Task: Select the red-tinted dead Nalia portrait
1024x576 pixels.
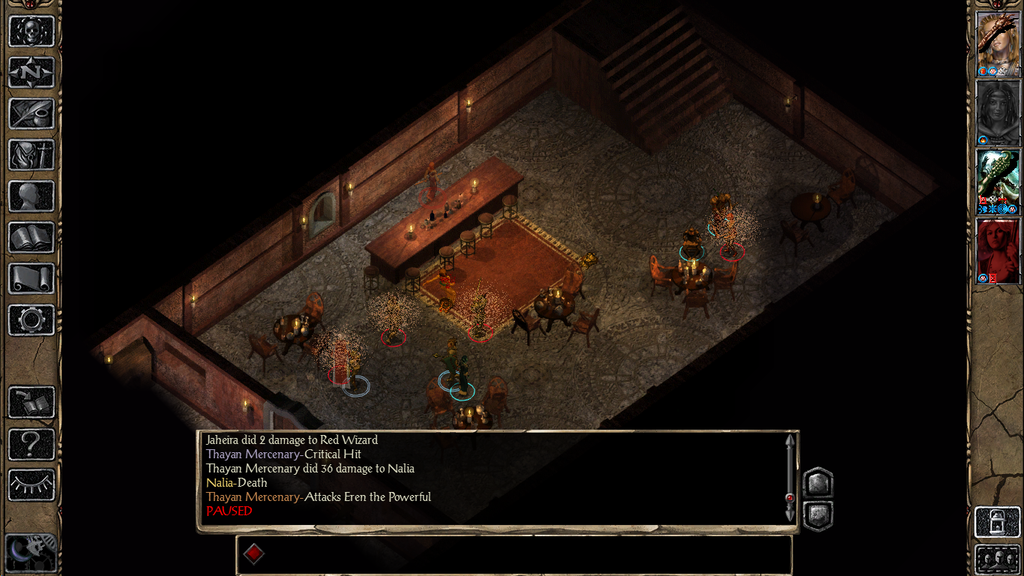Action: click(997, 250)
